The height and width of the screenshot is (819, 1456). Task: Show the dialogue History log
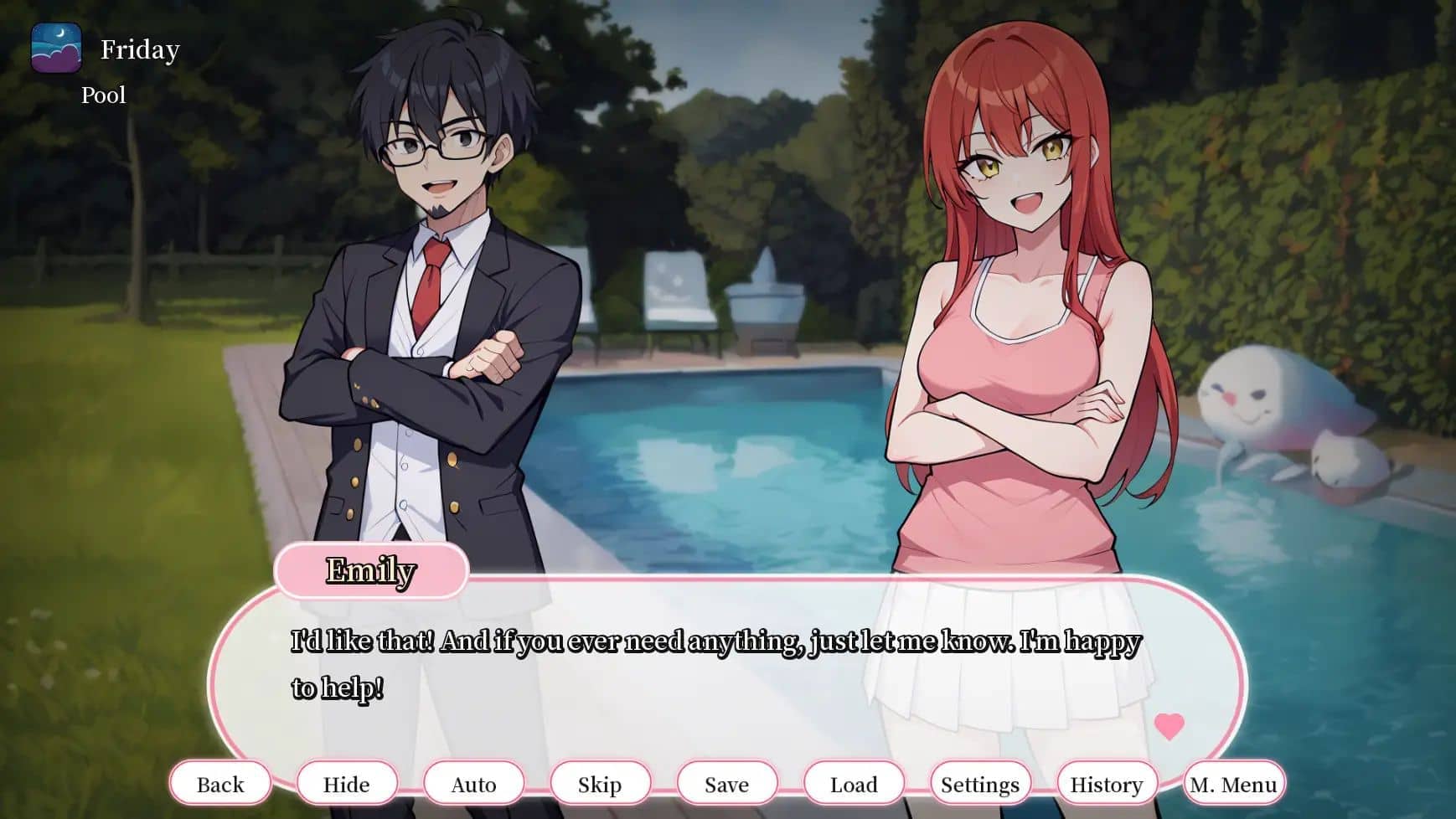click(1107, 784)
